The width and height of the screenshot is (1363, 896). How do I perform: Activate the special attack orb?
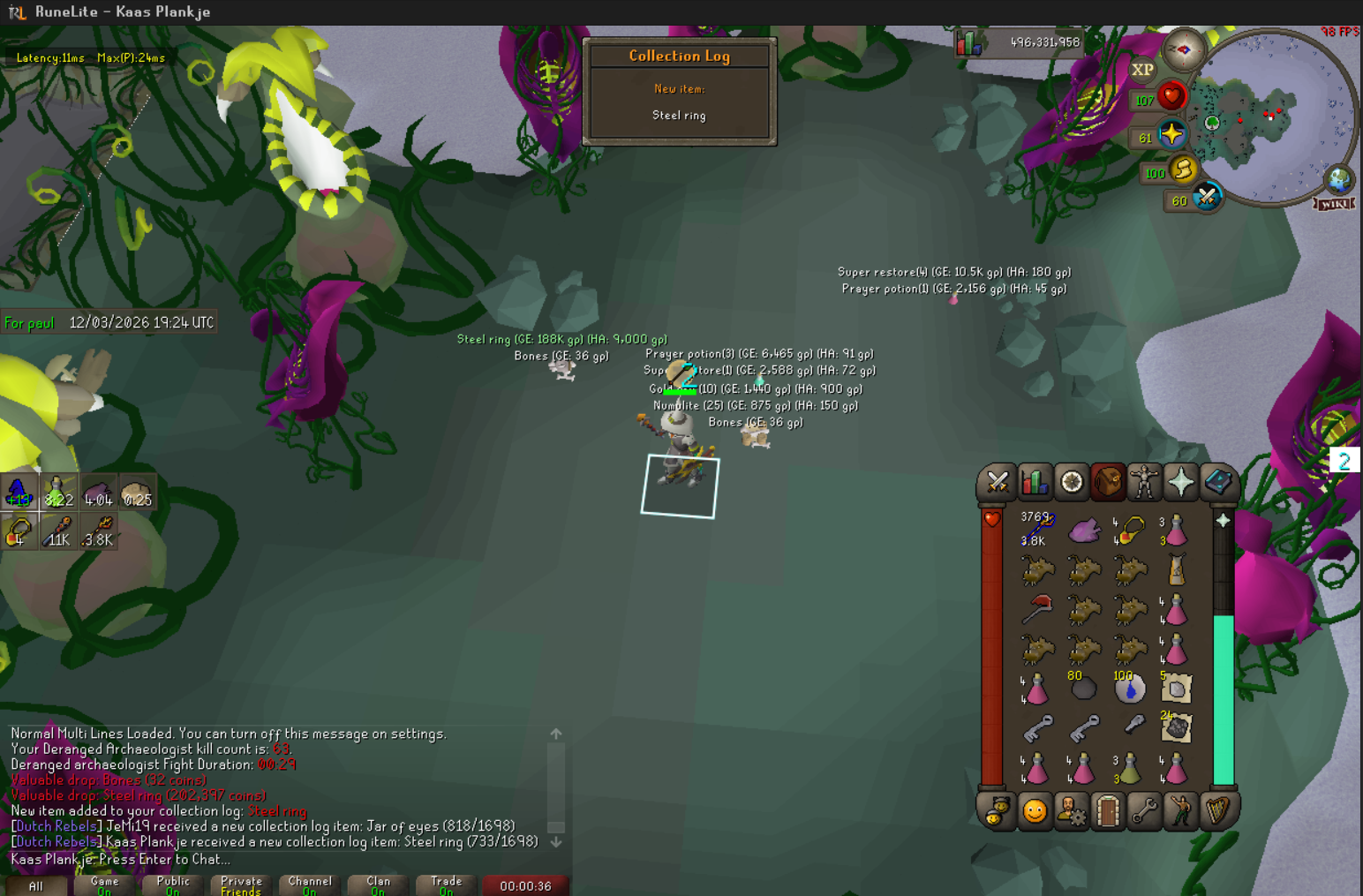1206,197
